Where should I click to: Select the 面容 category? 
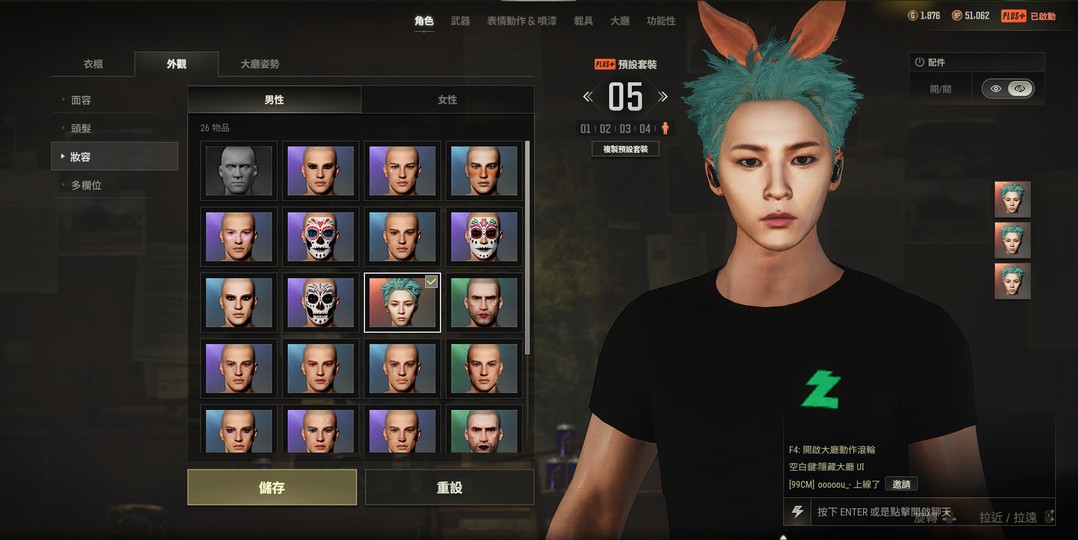pos(81,100)
